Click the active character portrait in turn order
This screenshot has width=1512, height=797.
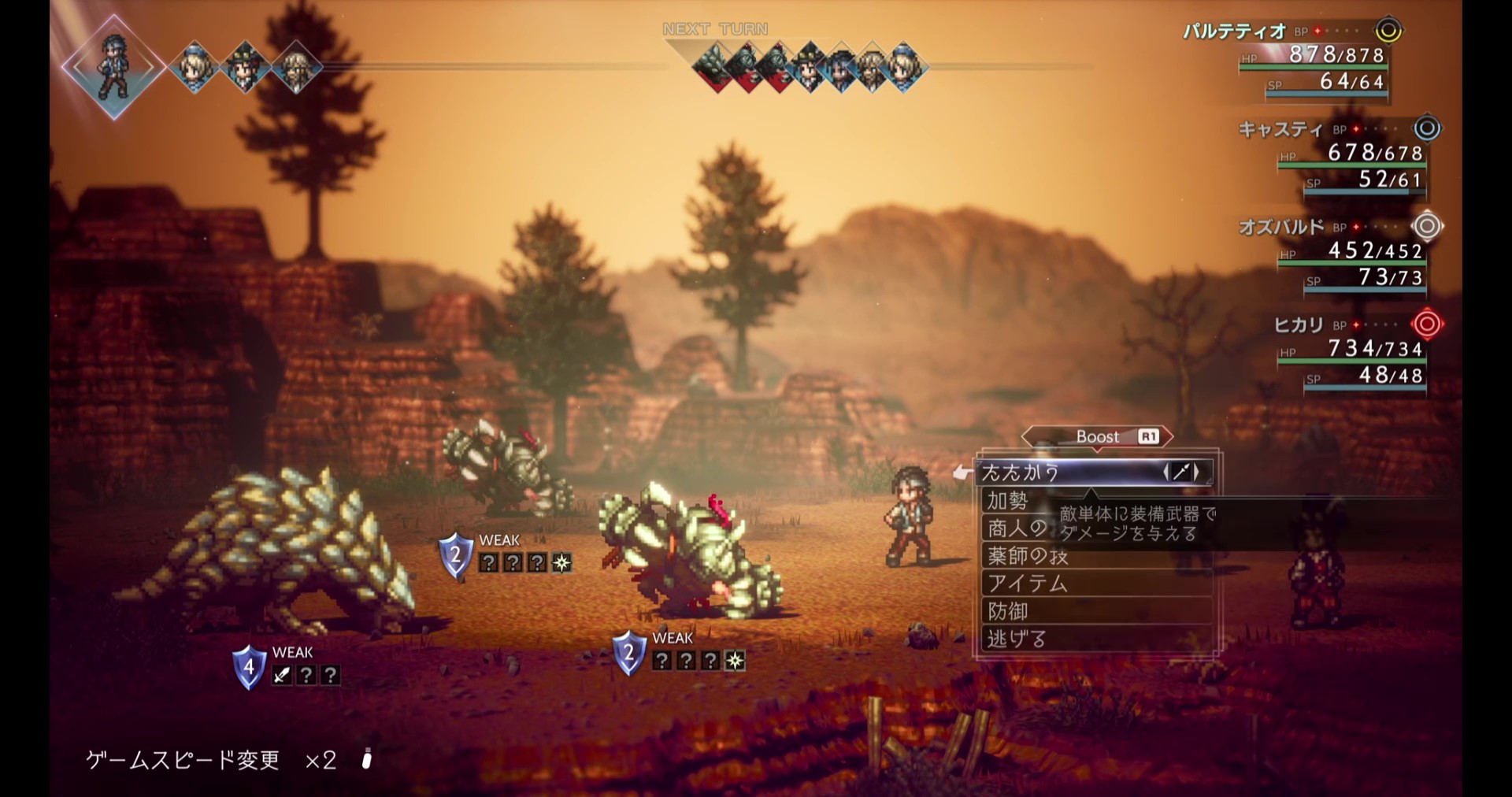tap(113, 67)
